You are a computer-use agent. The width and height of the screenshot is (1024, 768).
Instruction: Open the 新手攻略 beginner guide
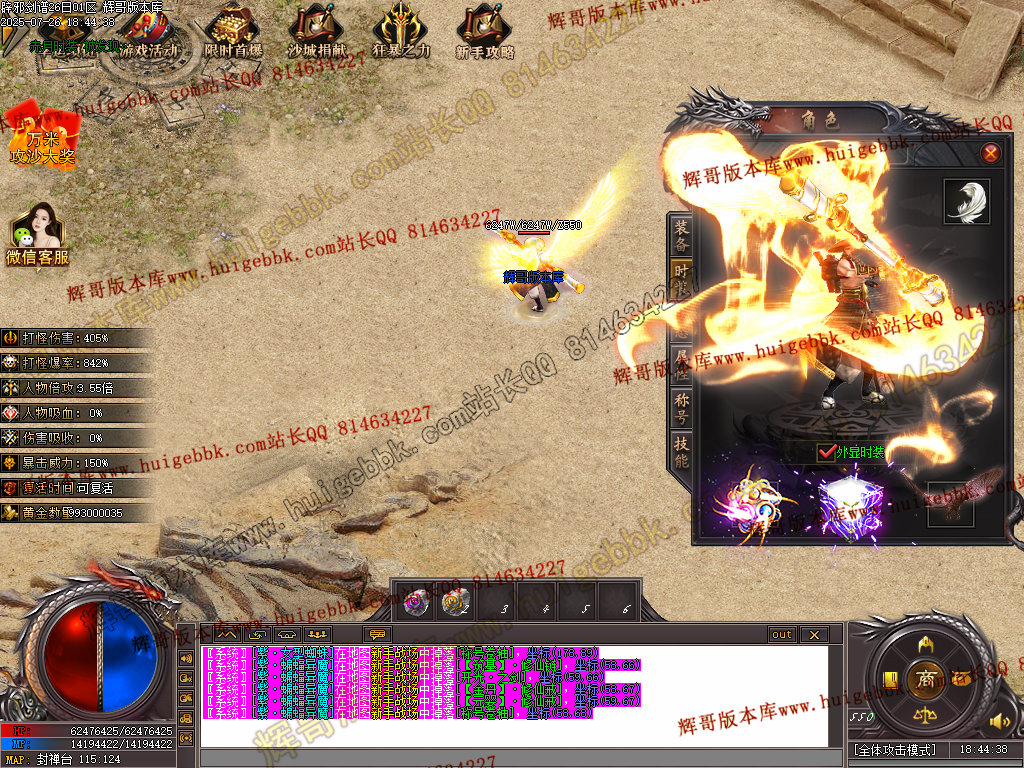[484, 32]
